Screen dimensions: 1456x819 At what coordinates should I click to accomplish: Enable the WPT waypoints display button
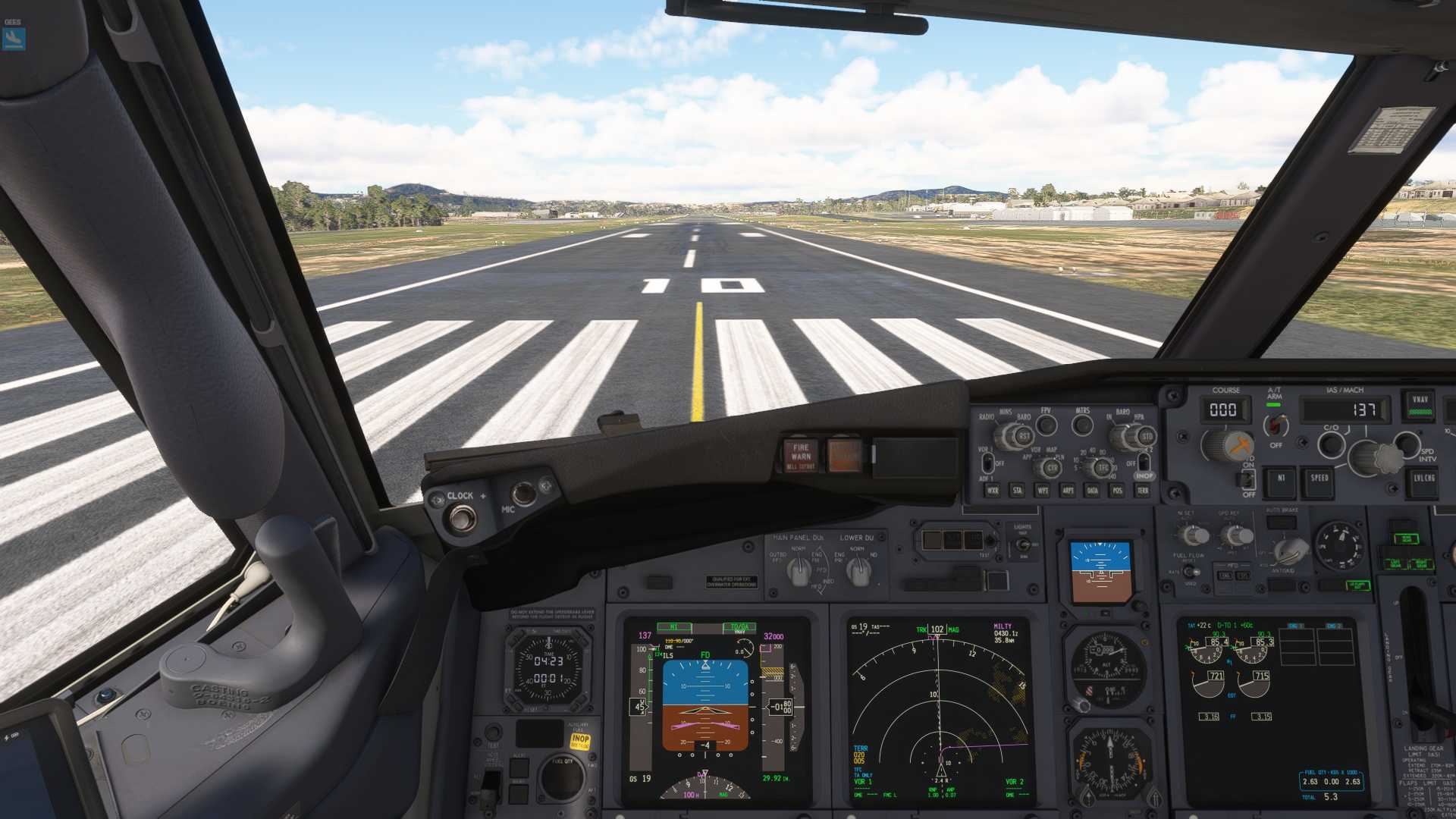1043,491
